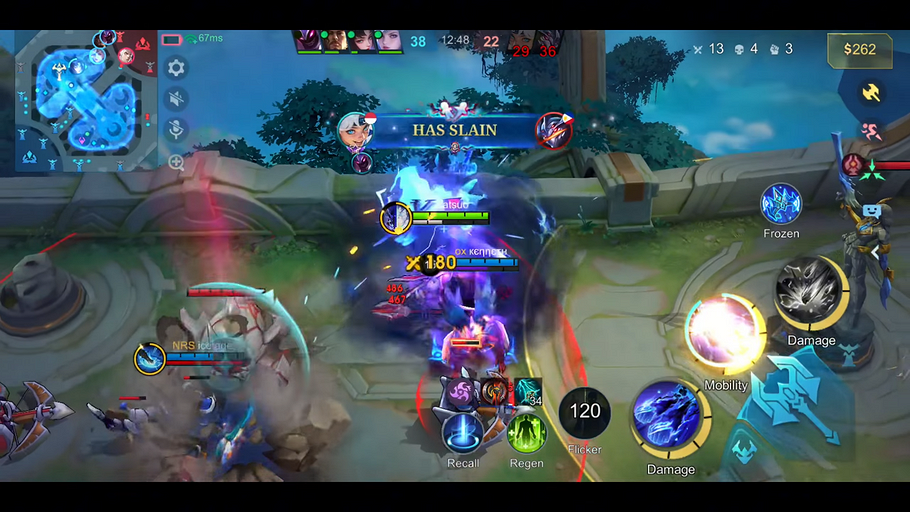This screenshot has height=512, width=910.
Task: Use the upper Damage skill below Frozen
Action: (x=810, y=293)
